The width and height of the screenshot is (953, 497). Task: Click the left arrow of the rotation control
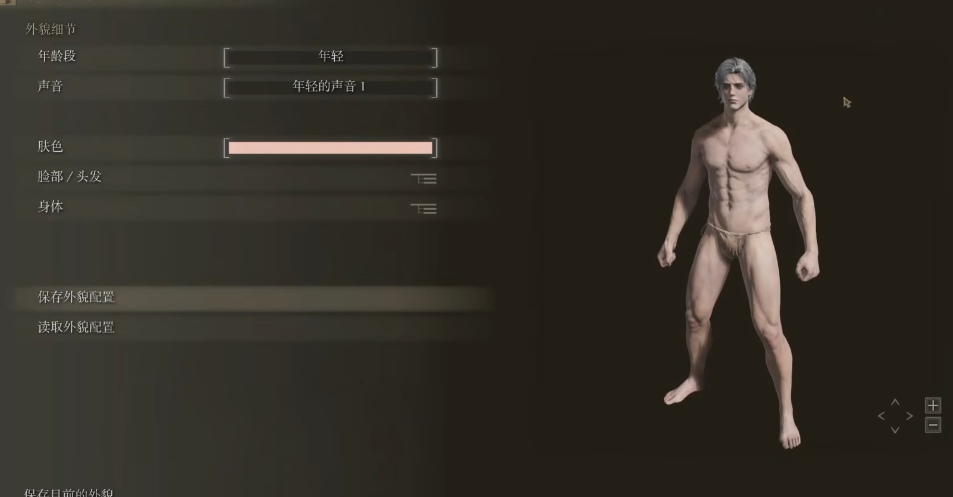[x=881, y=416]
